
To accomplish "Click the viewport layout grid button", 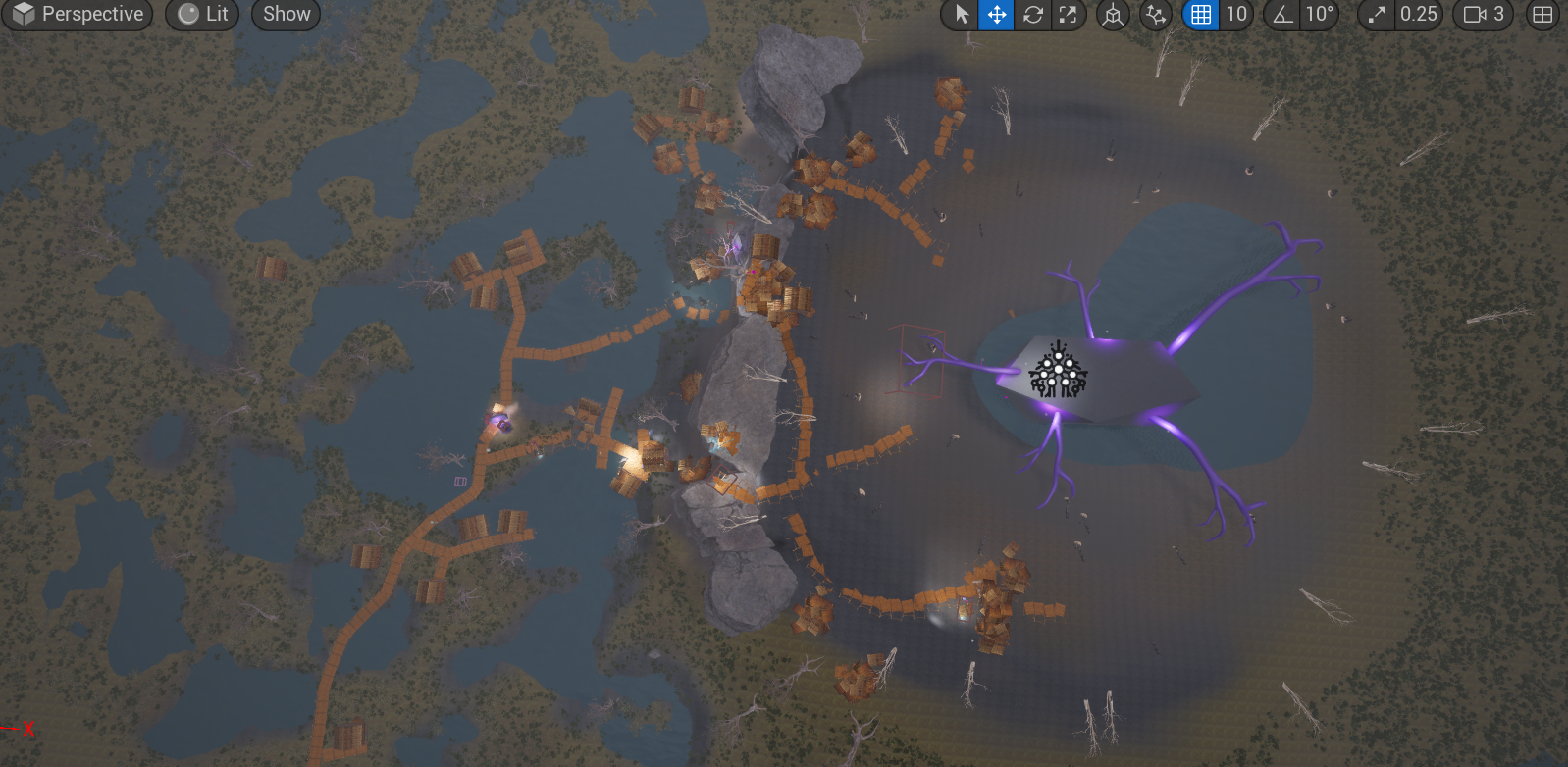I will pos(1542,15).
